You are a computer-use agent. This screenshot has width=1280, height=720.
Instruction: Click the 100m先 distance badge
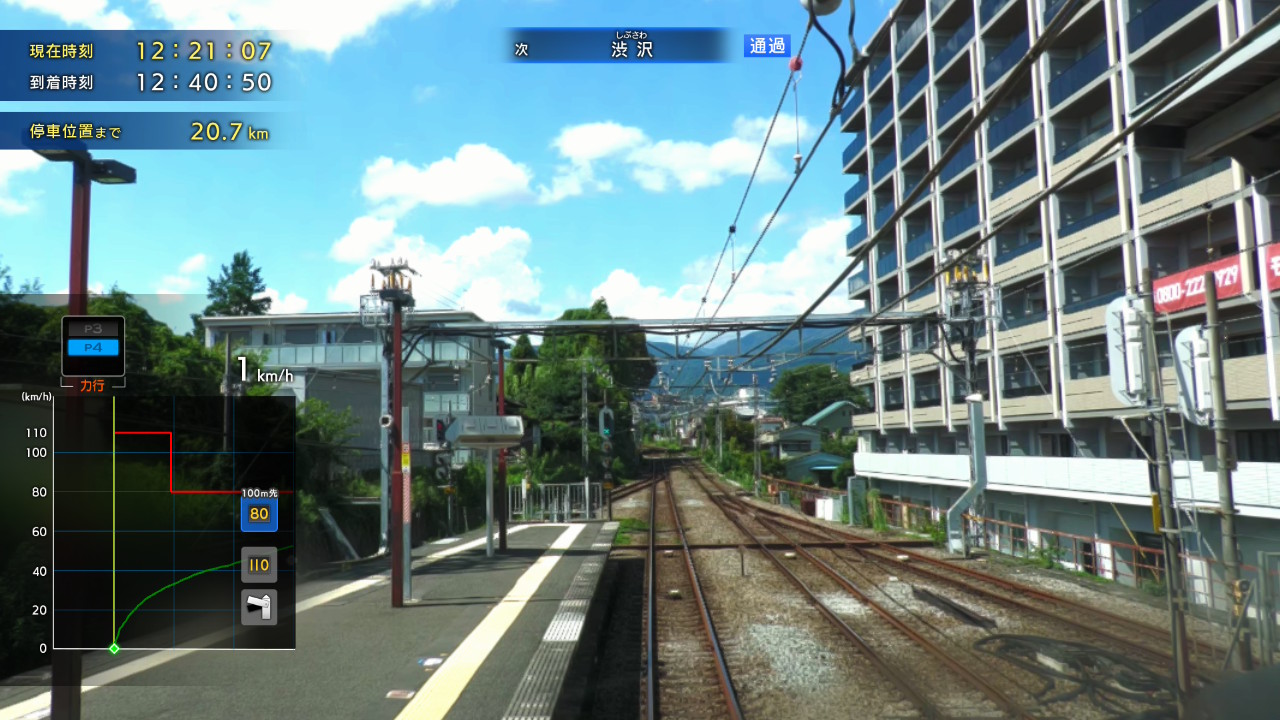[258, 492]
